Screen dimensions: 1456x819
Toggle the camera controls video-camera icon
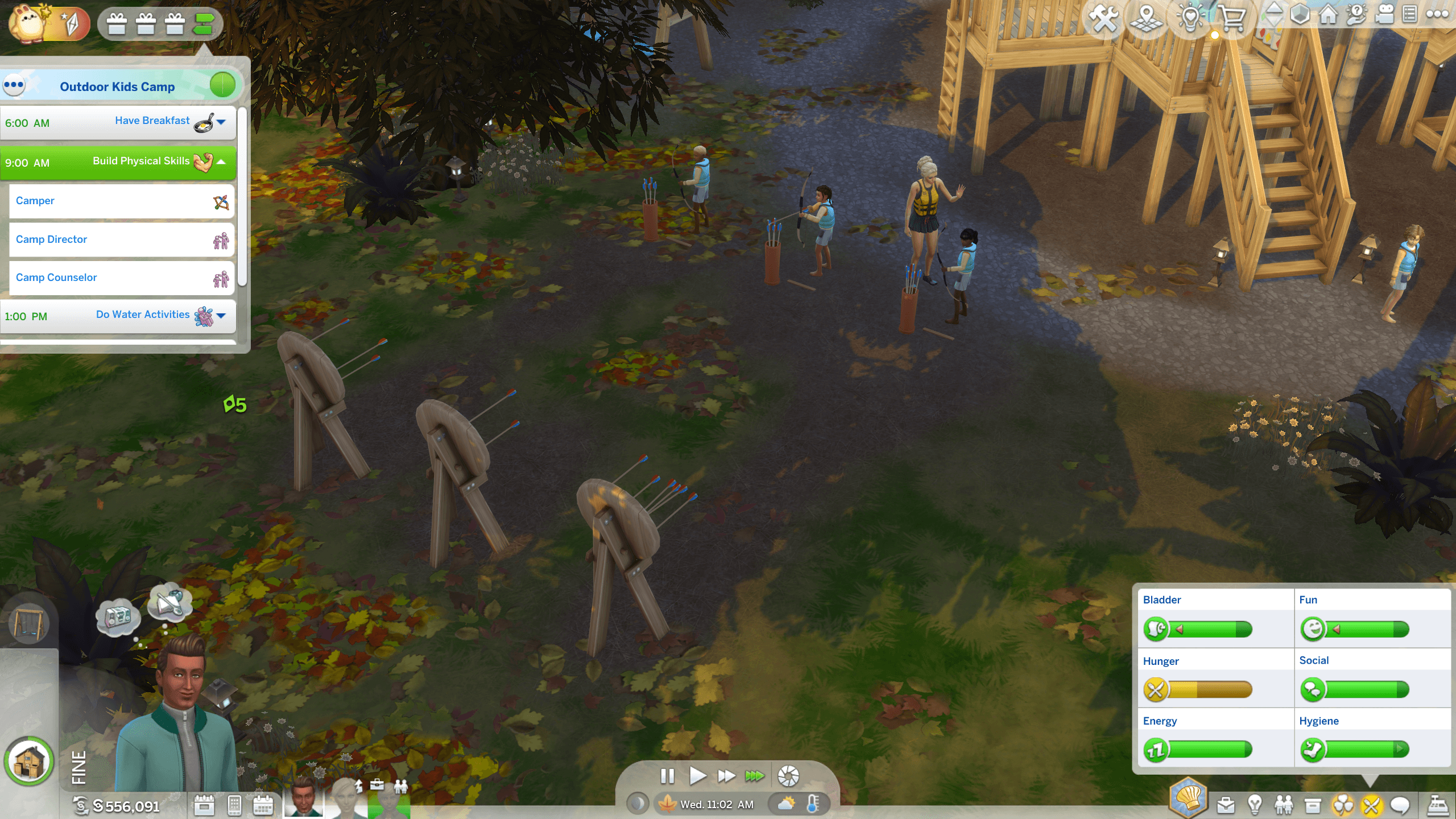click(x=1384, y=15)
